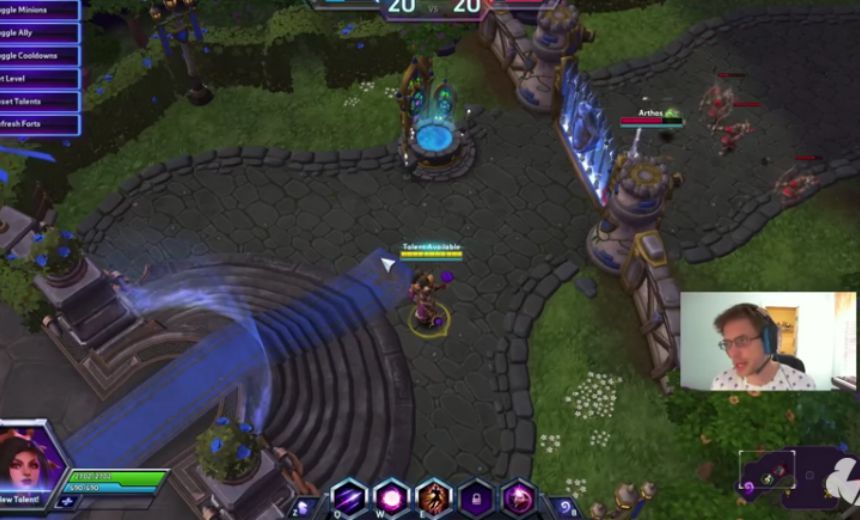
Task: Activate the Toggle Cooldowns button
Action: [x=38, y=56]
